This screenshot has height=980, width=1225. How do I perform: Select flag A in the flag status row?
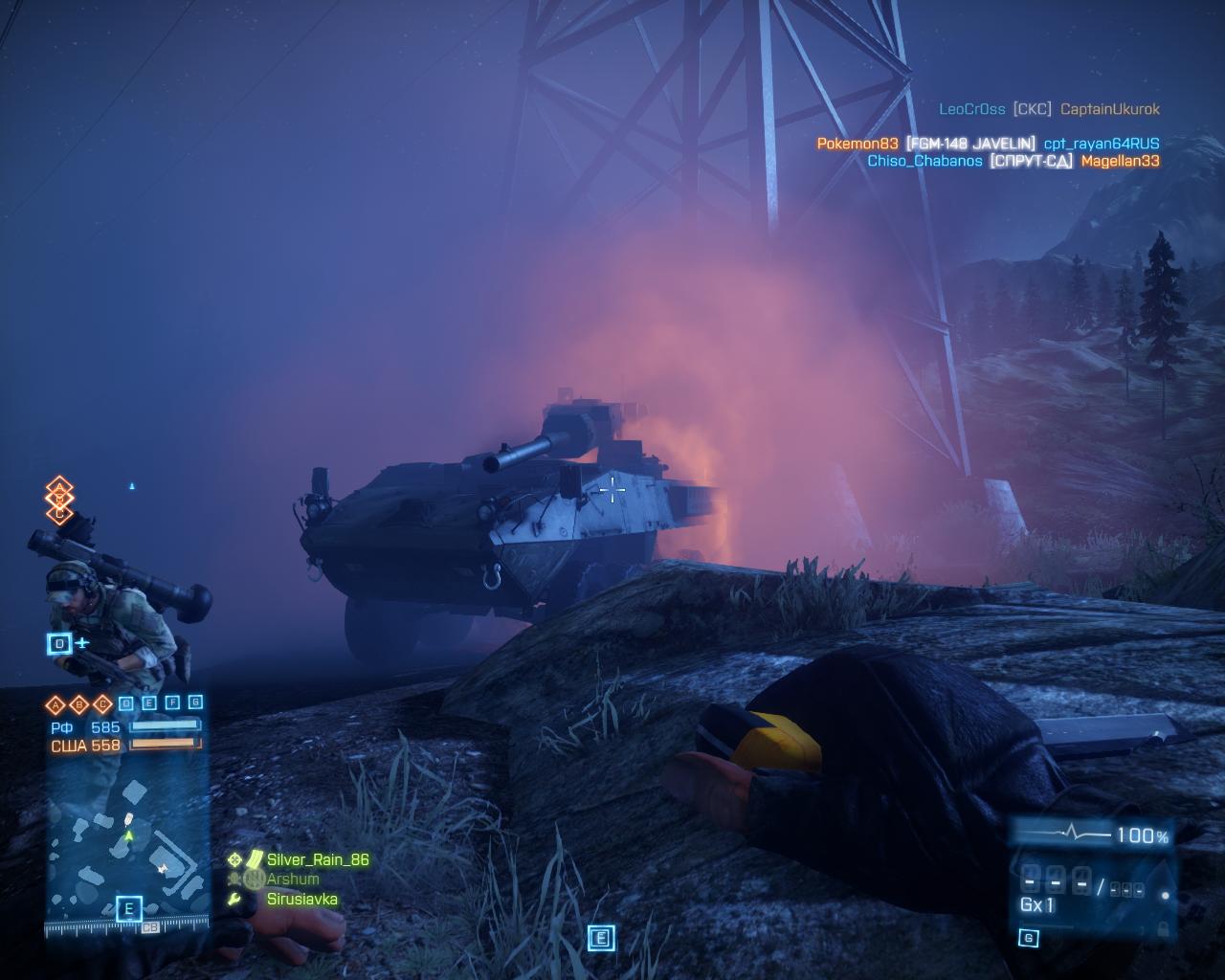click(x=56, y=705)
